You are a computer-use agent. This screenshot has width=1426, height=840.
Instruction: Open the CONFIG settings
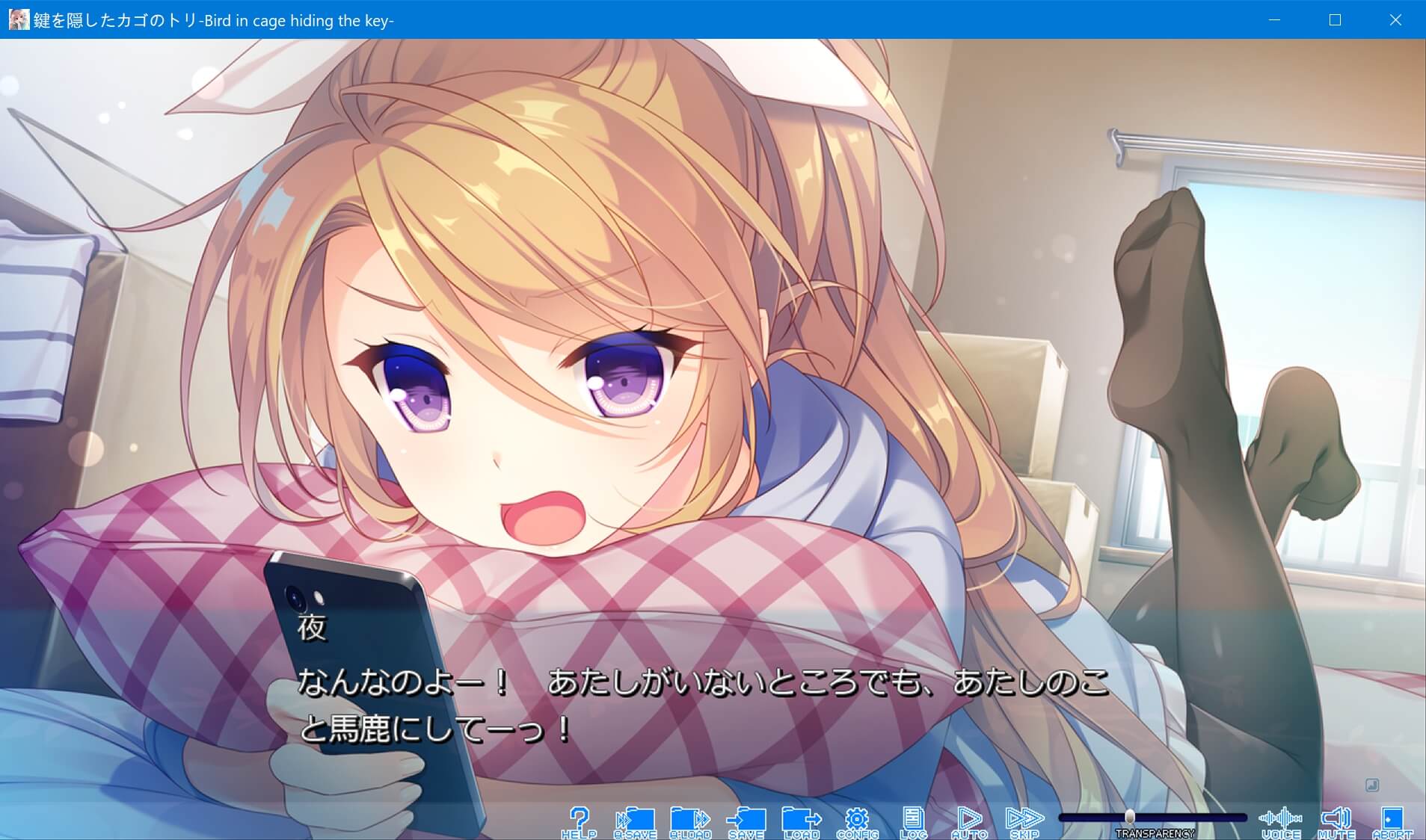pyautogui.click(x=858, y=818)
